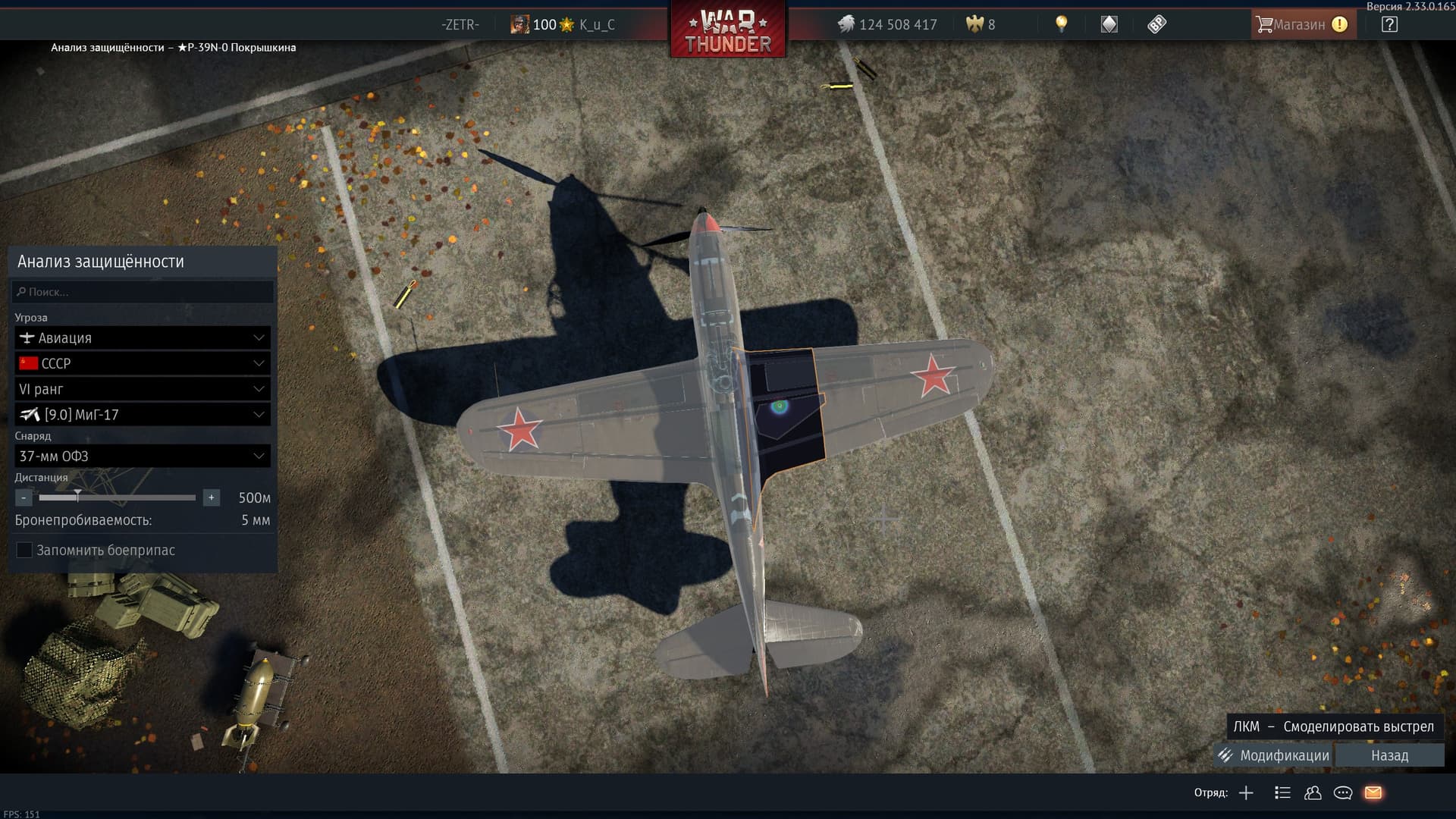Open the МиГ-17 vehicle dropdown

coord(143,415)
